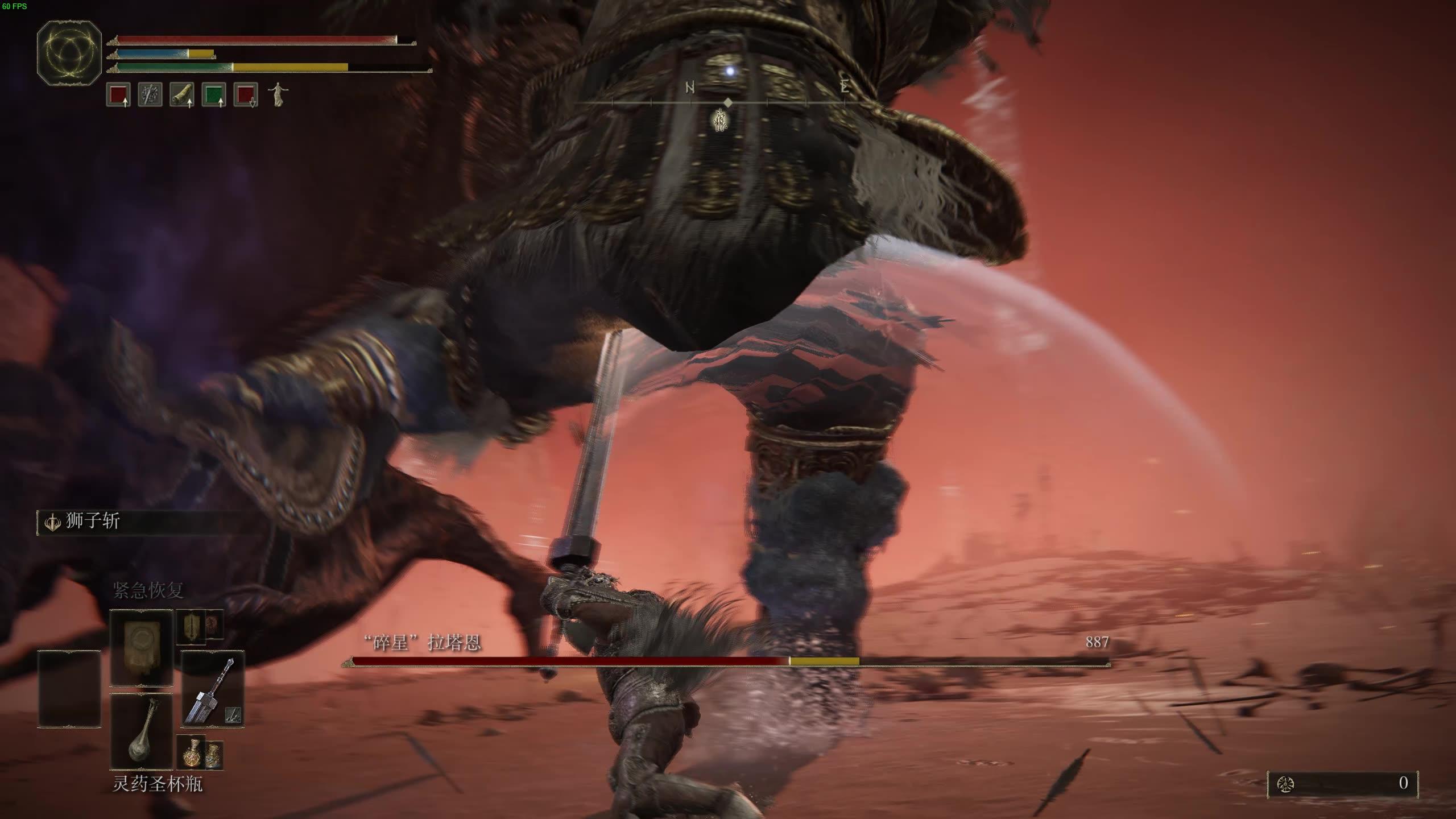This screenshot has height=819, width=1456.
Task: Select the greatsword right-hand weapon slot
Action: 212,689
